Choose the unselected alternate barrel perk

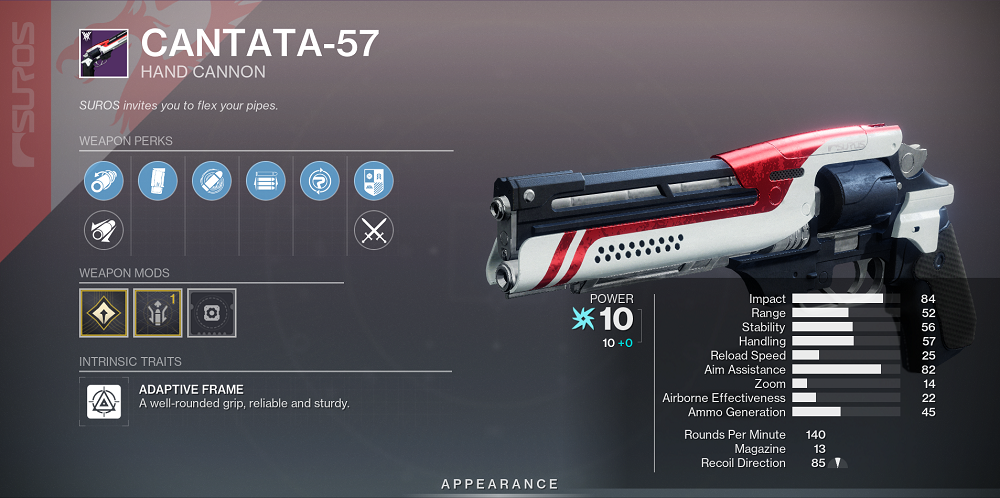104,232
